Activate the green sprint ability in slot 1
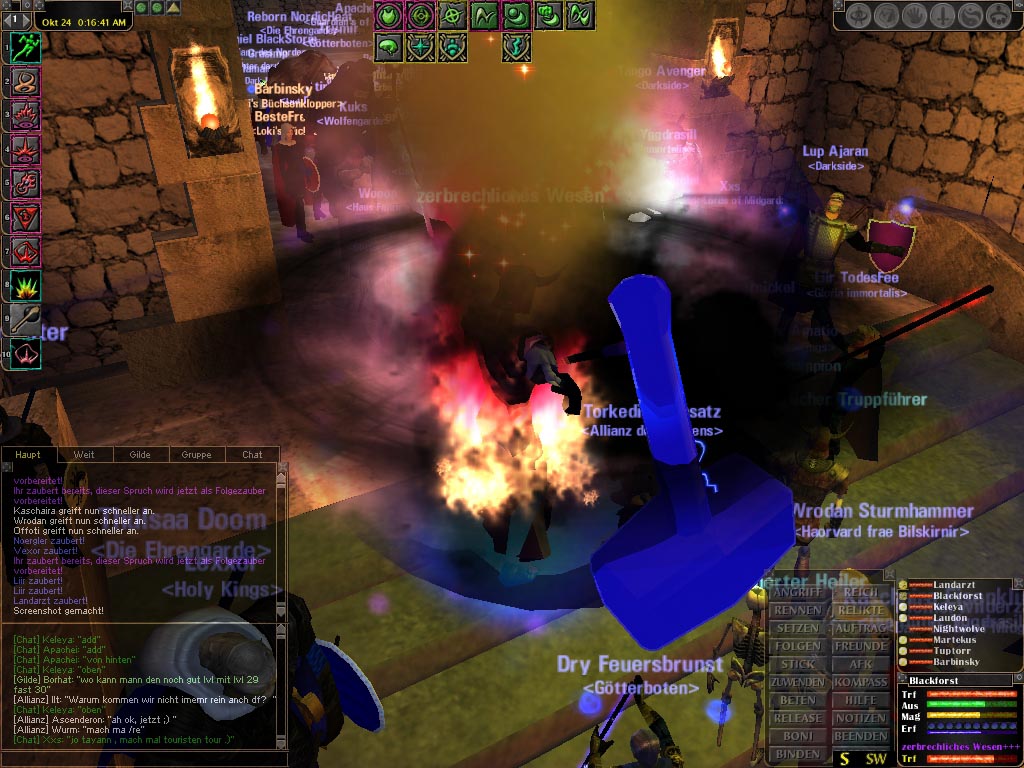Screen dimensions: 1024x768 pyautogui.click(x=25, y=46)
